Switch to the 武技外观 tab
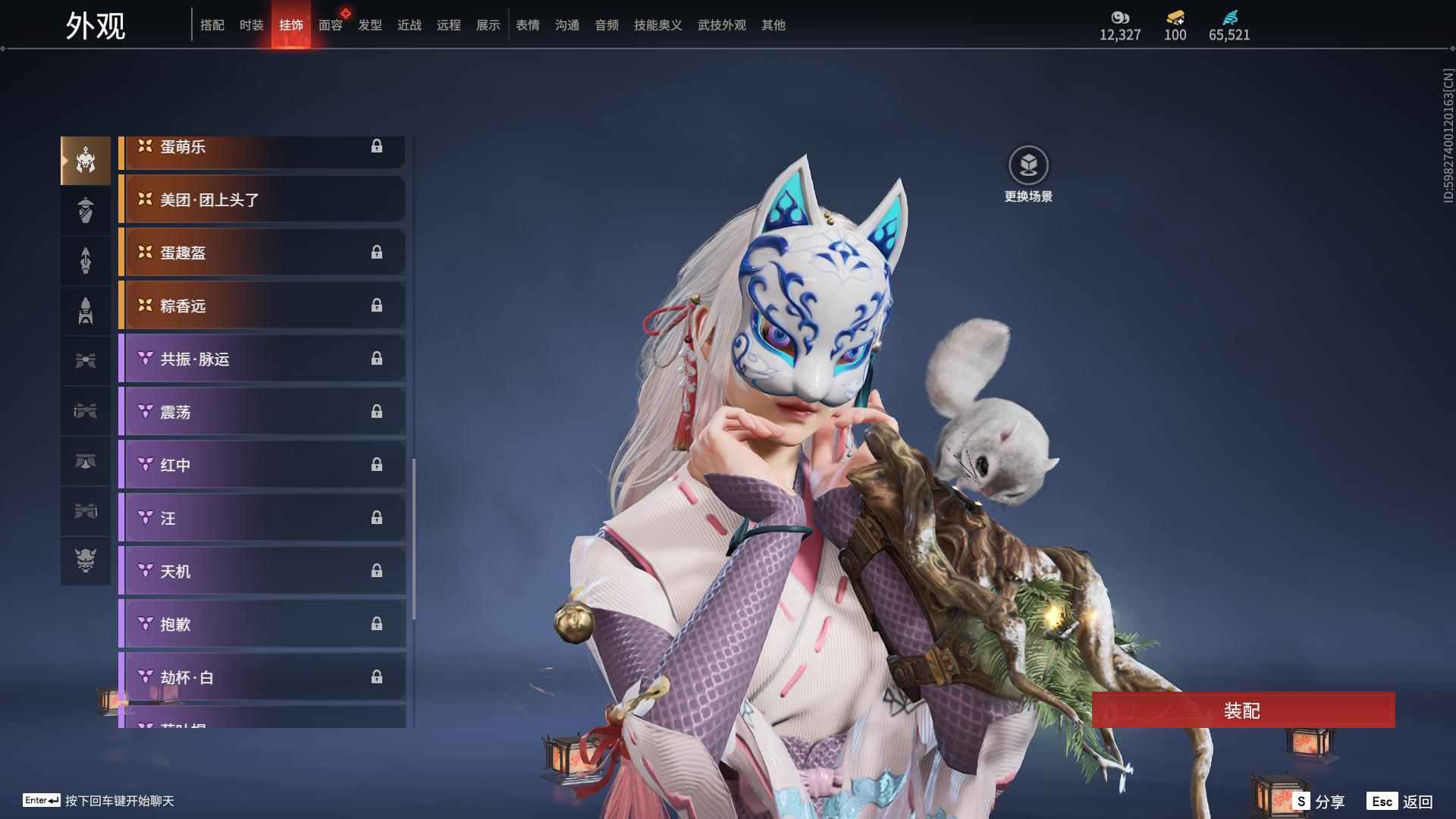This screenshot has width=1456, height=819. point(721,25)
